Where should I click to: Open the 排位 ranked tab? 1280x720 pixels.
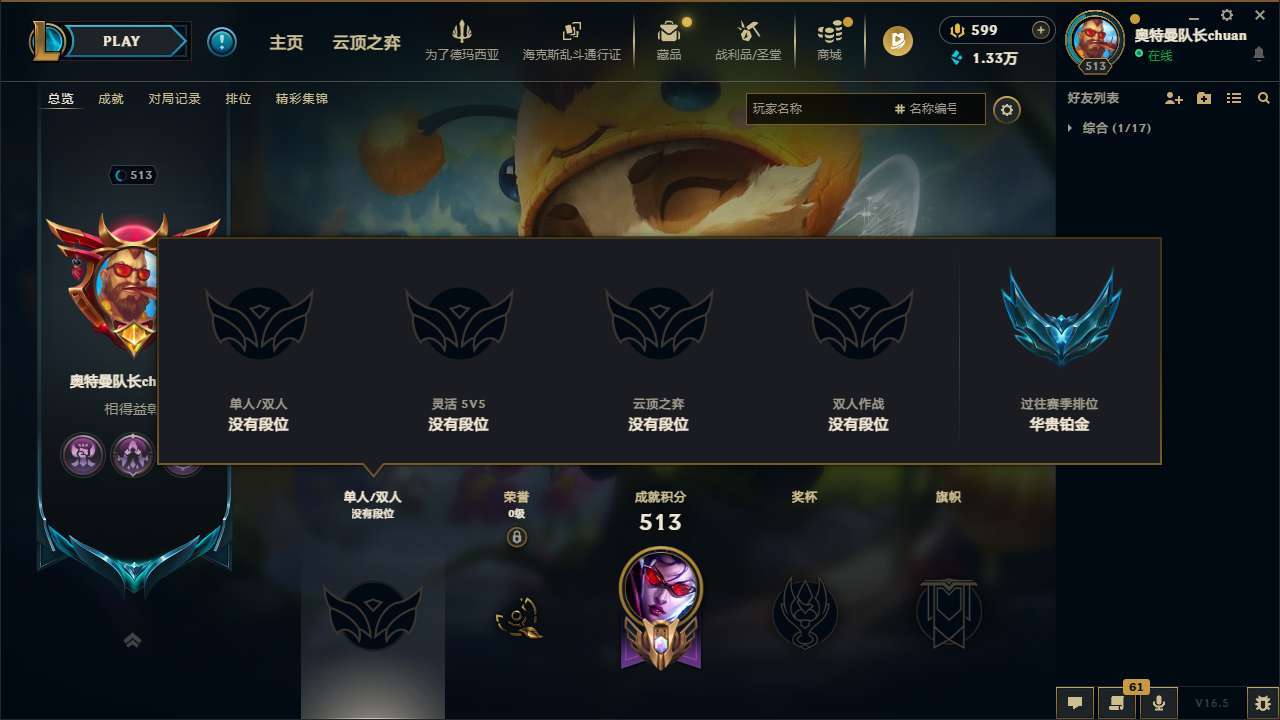(238, 99)
